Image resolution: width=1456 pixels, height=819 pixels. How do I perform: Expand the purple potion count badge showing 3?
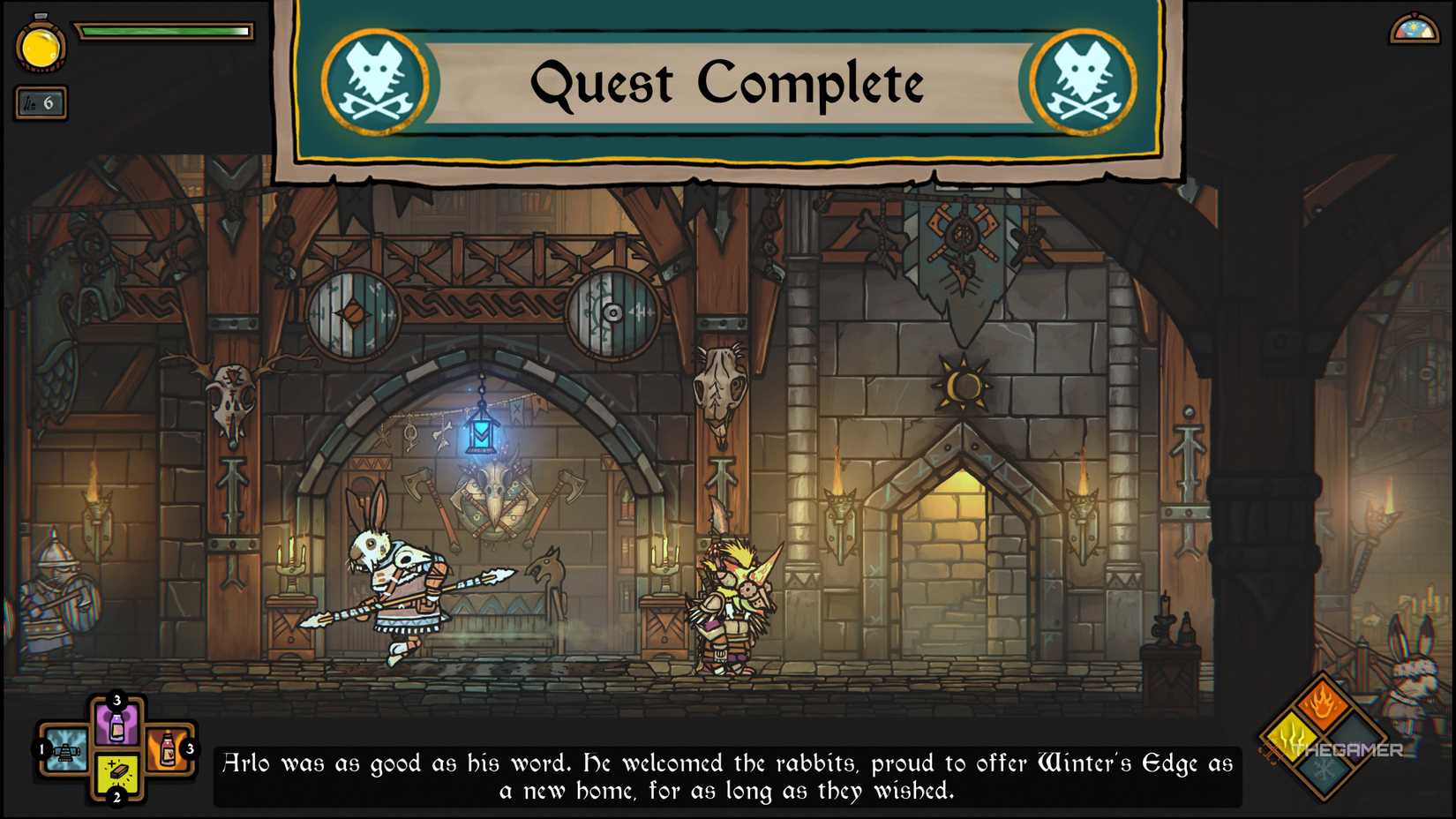[x=117, y=700]
